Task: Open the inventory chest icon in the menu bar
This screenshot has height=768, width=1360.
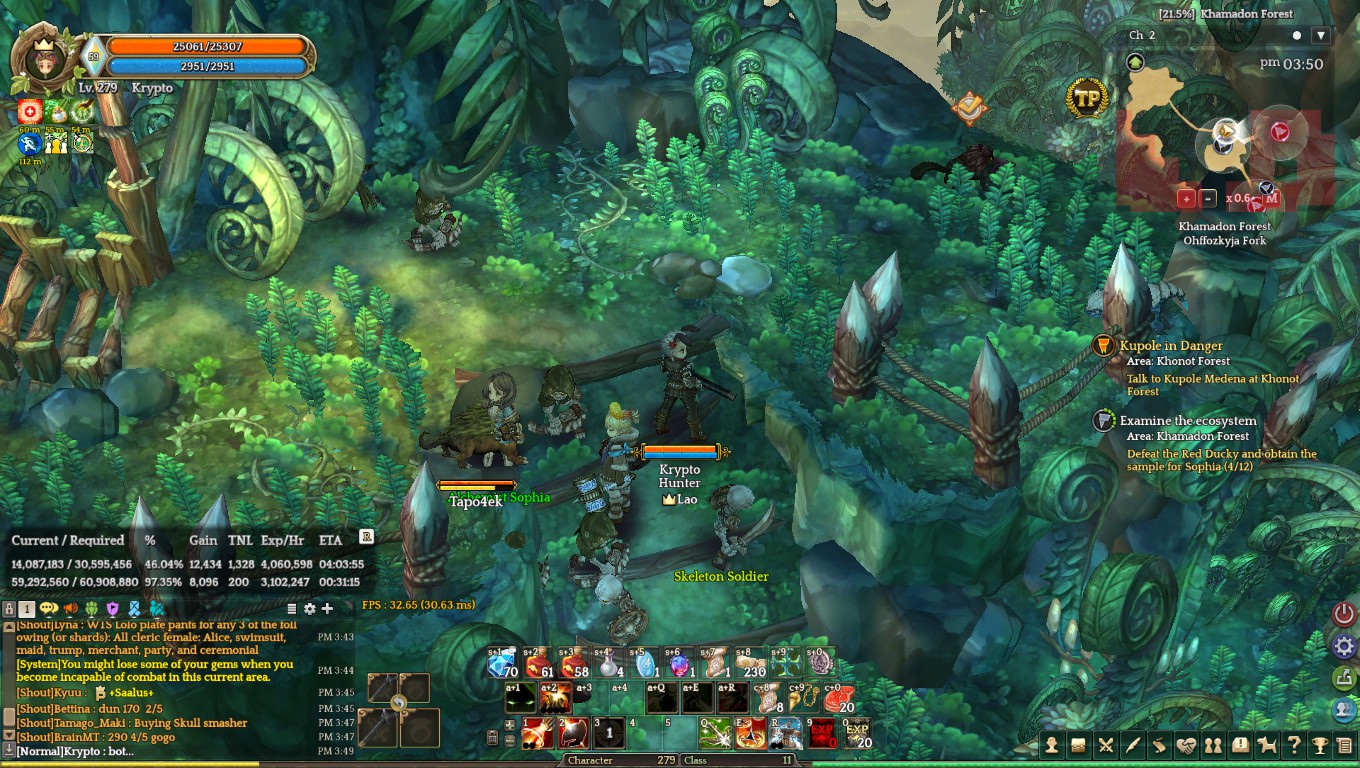Action: tap(1079, 745)
